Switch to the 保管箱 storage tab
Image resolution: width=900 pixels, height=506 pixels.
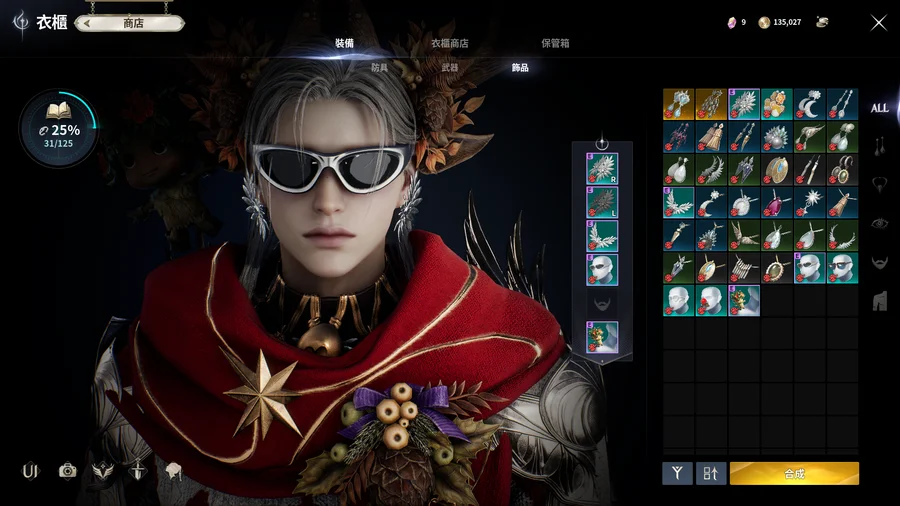[555, 43]
